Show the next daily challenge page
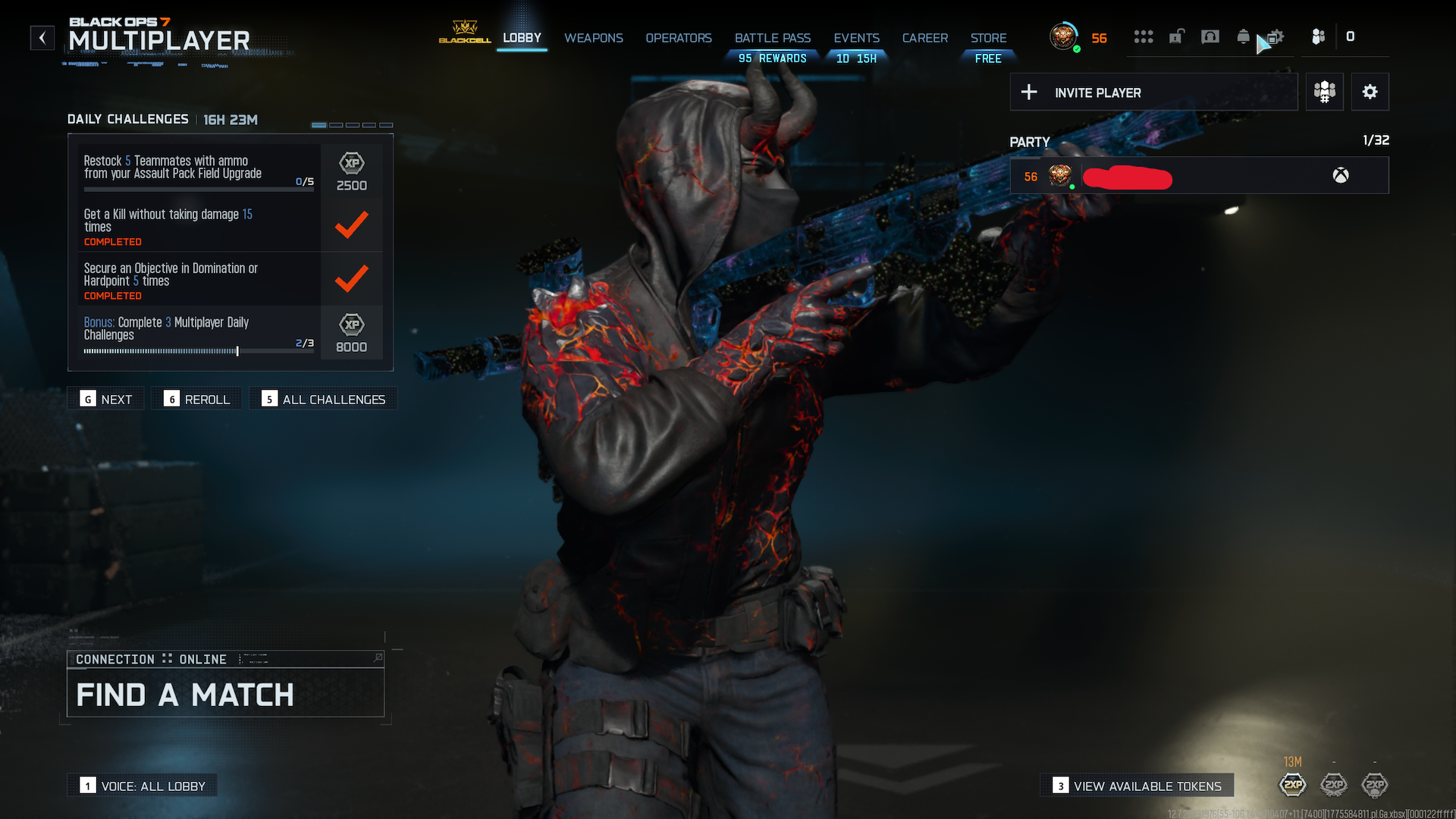This screenshot has height=819, width=1456. pyautogui.click(x=106, y=399)
